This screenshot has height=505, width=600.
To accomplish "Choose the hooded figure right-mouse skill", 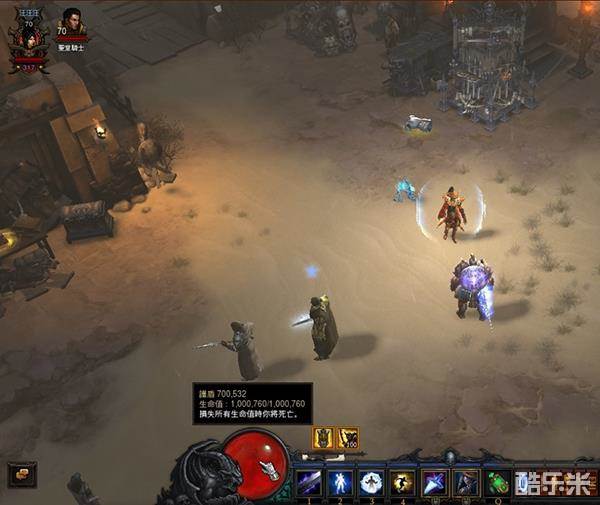I will [x=466, y=482].
